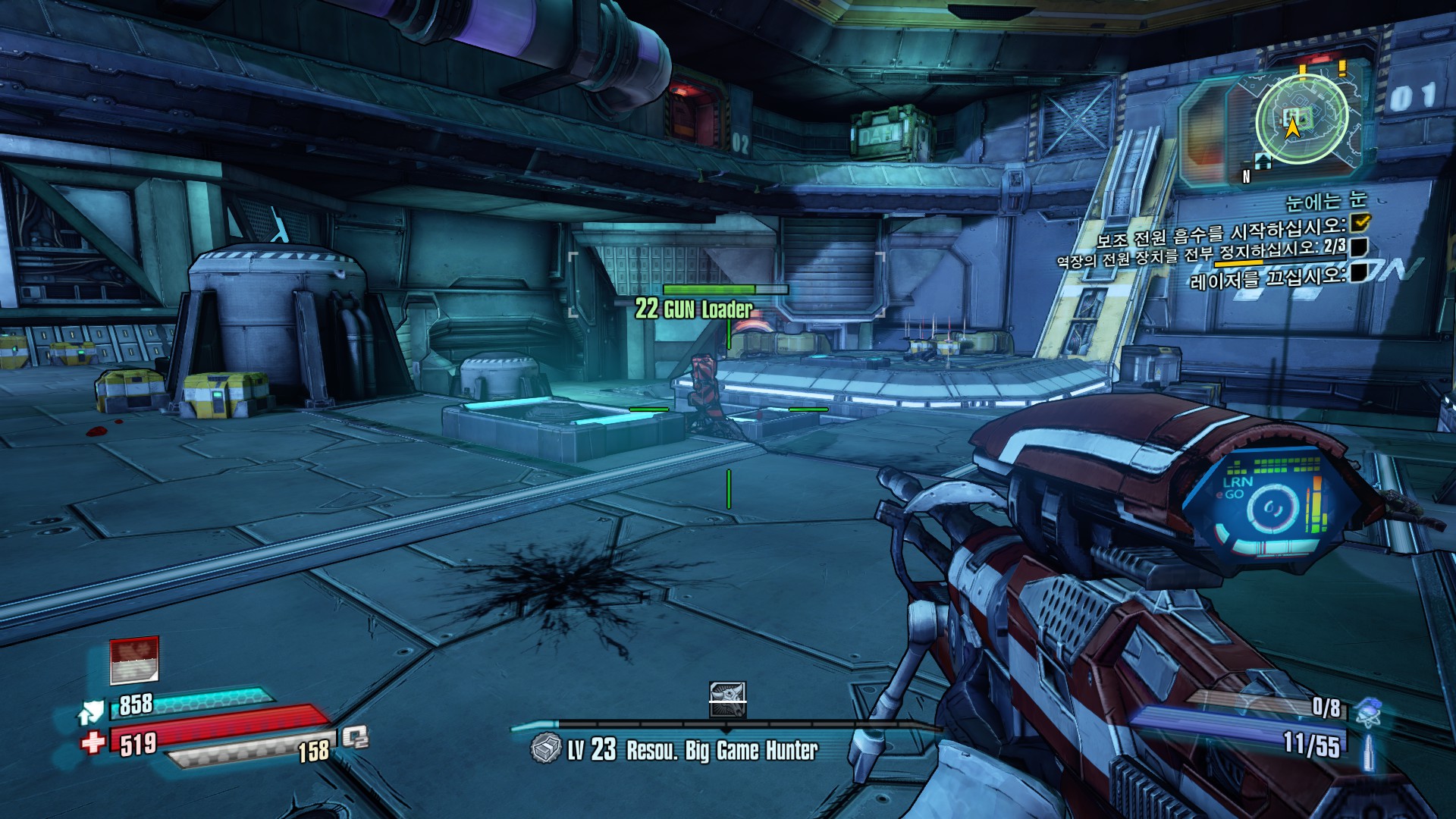This screenshot has height=819, width=1456.
Task: Select the 눈에는 눈 quest title
Action: click(x=1326, y=201)
